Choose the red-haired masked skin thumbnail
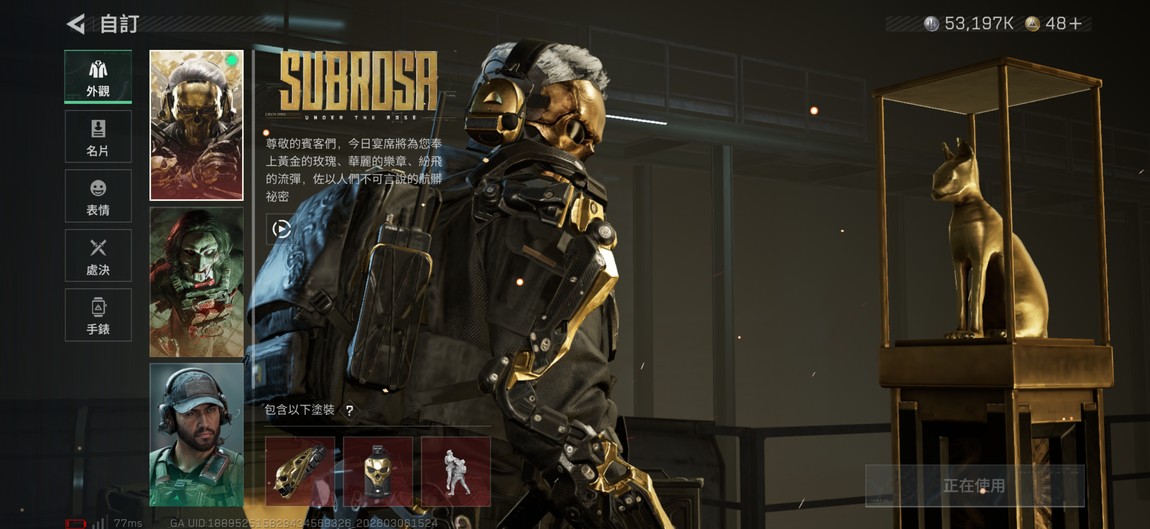Screen dimensions: 1150x529 tap(197, 282)
